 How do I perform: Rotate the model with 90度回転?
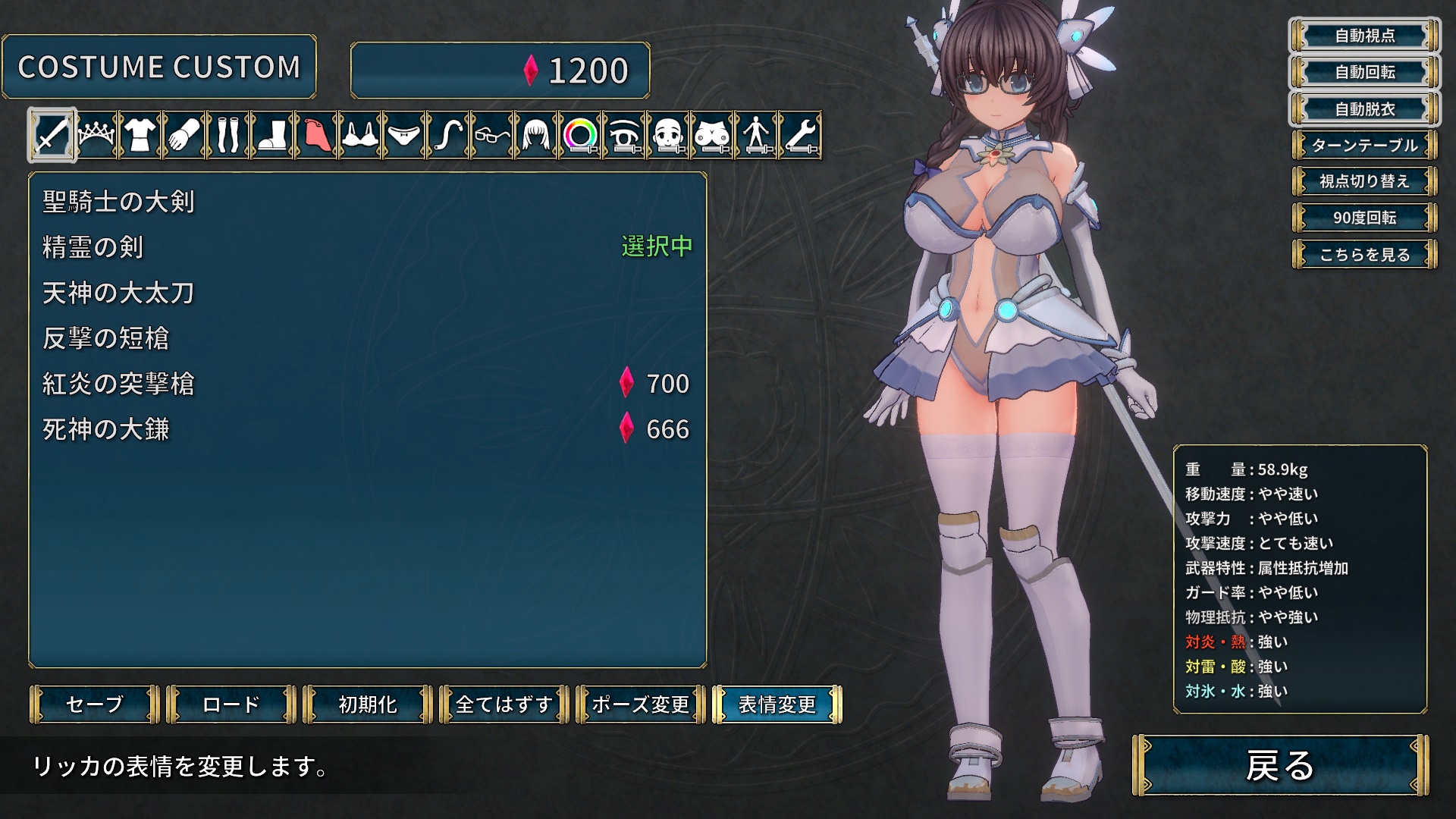[x=1364, y=218]
